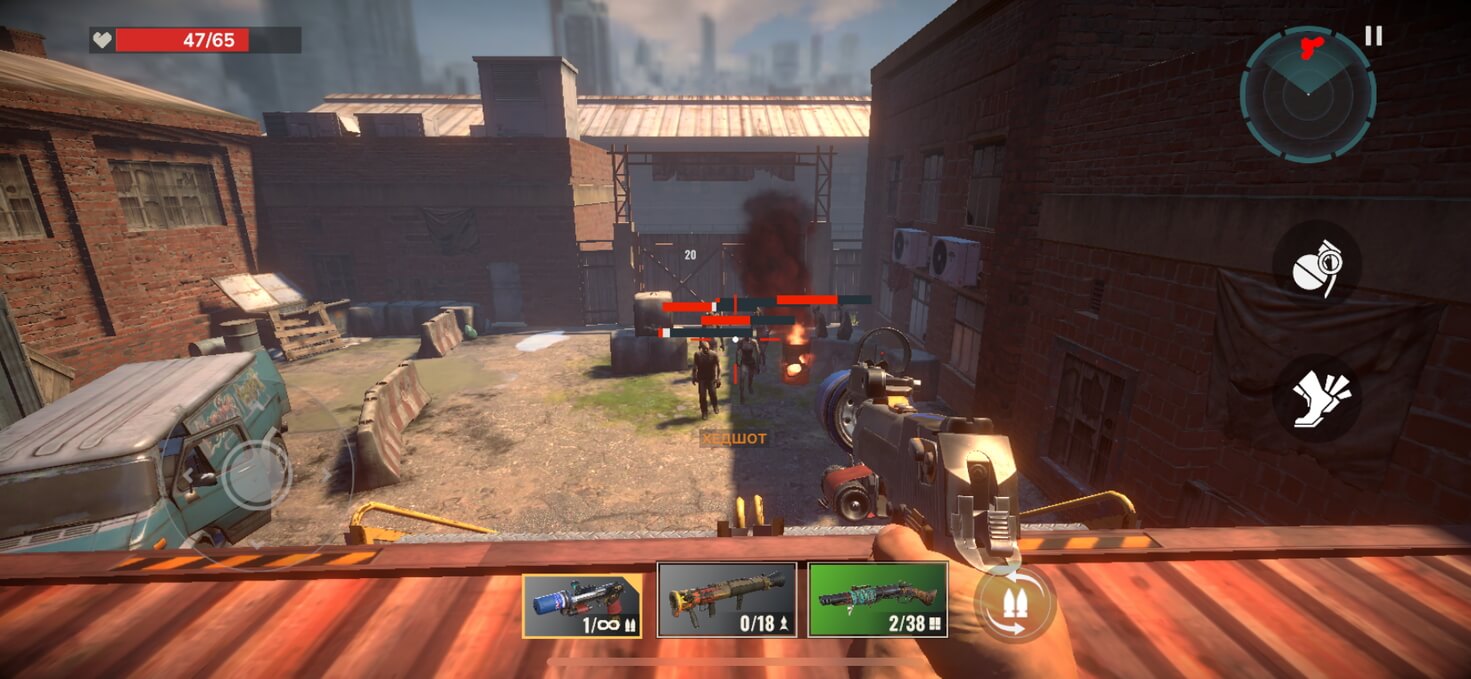1471x679 pixels.
Task: Select the blue grenade launcher slot
Action: [x=582, y=605]
